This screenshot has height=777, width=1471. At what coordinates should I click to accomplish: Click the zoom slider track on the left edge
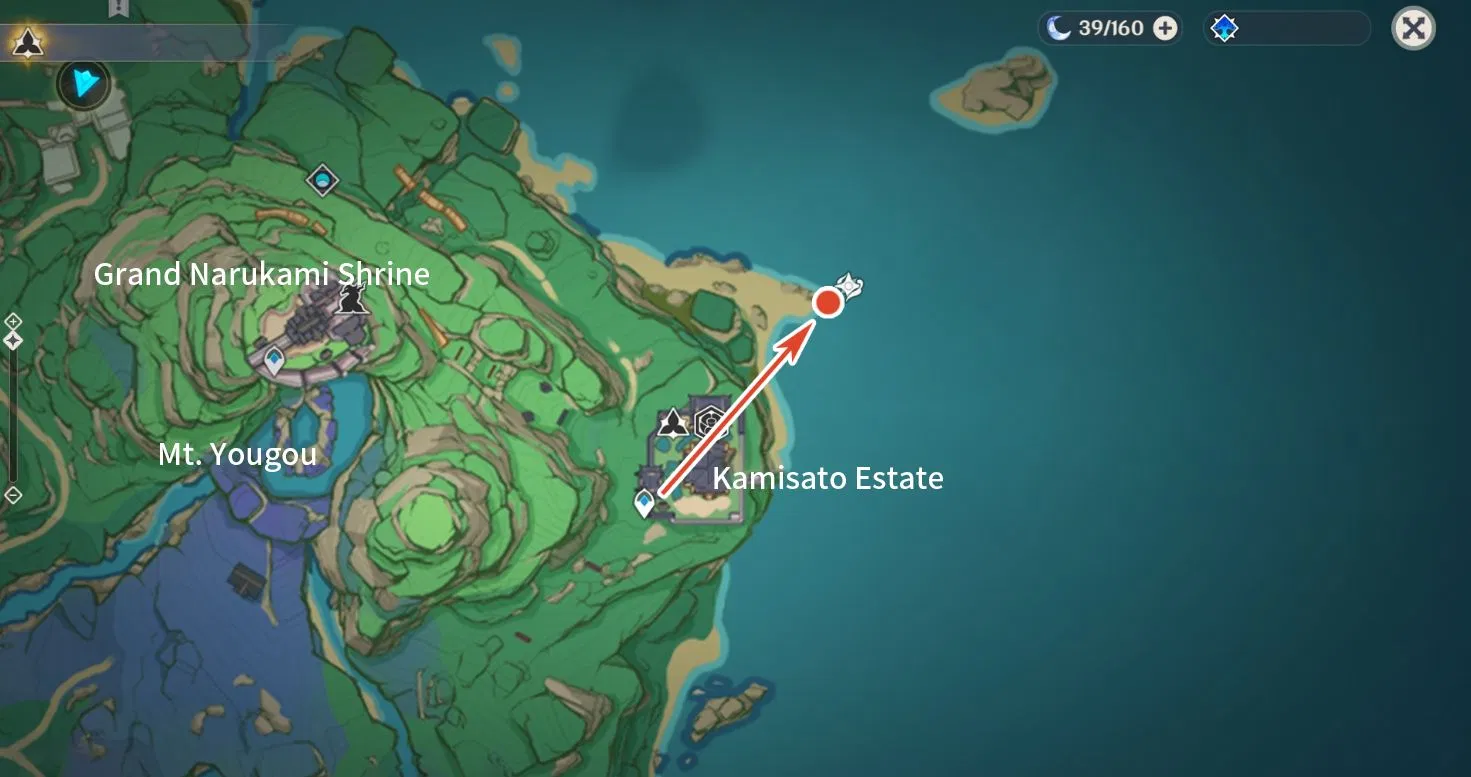(12, 420)
